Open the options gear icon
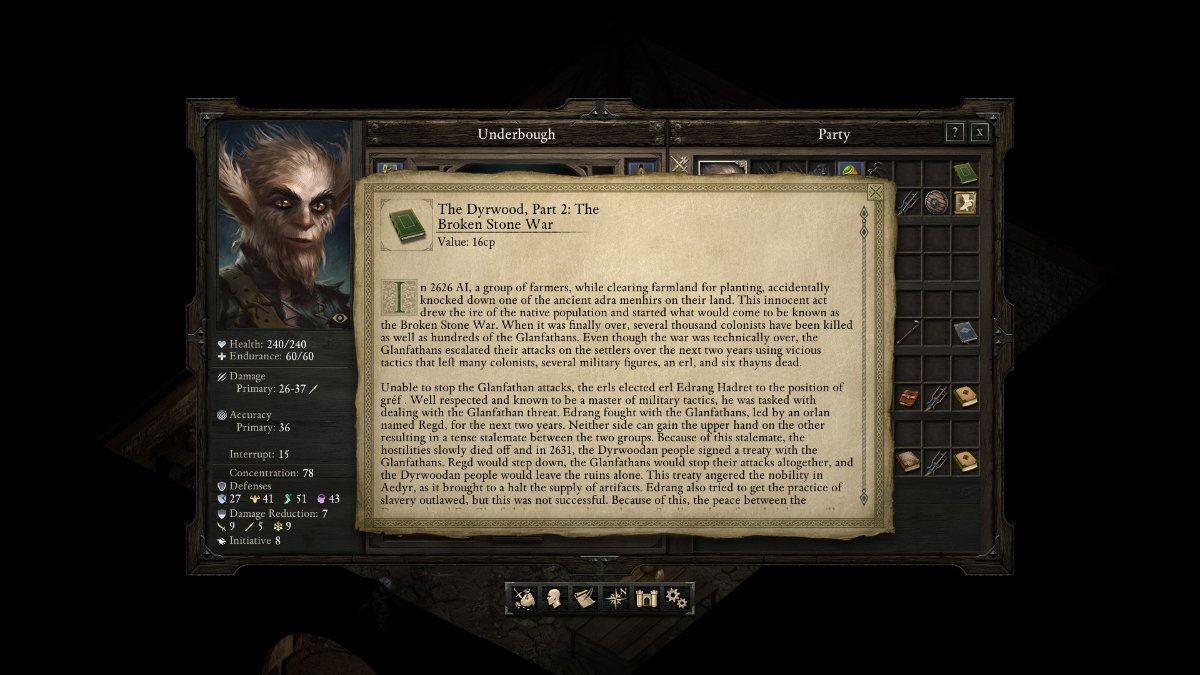 point(677,598)
